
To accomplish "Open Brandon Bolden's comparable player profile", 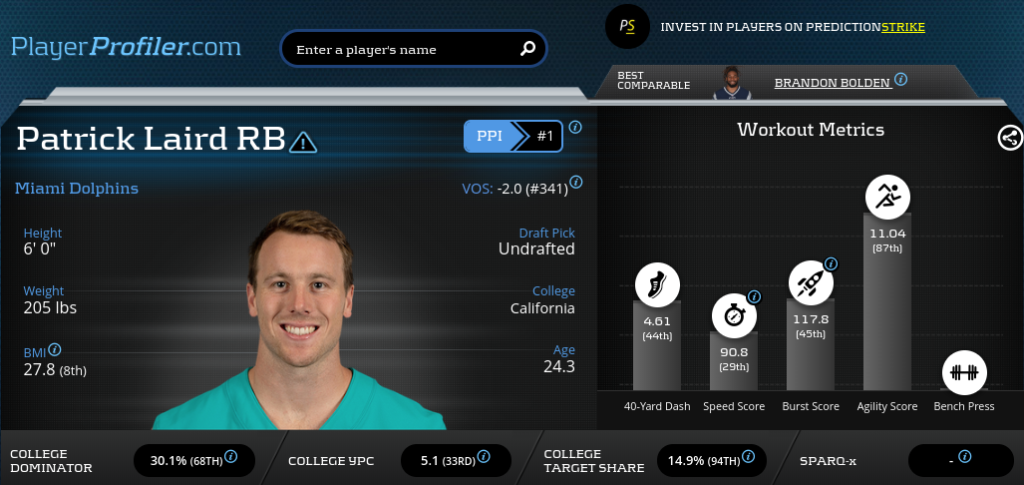I will click(831, 83).
